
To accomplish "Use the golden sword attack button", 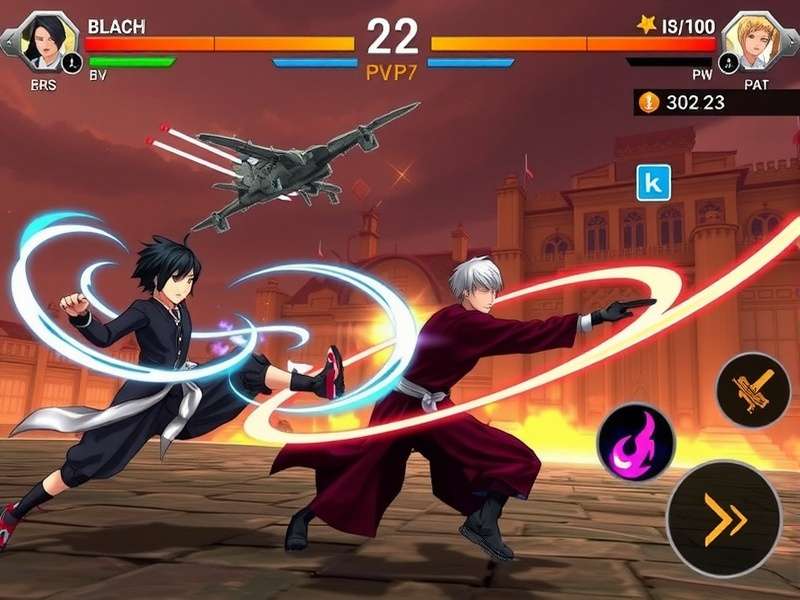I will point(753,391).
